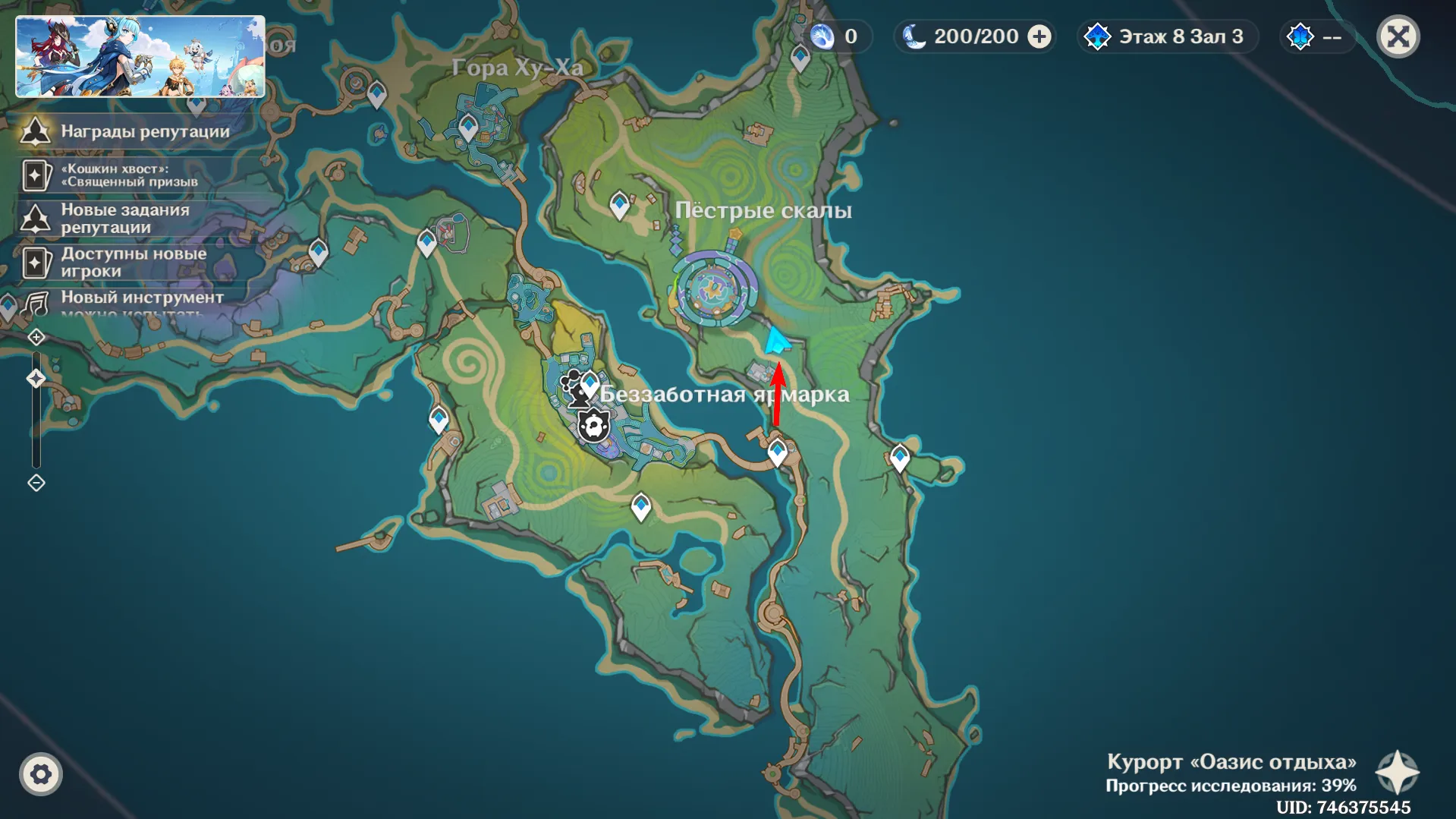Select the teleport waypoint below the red arrow
1456x819 pixels.
(x=777, y=452)
